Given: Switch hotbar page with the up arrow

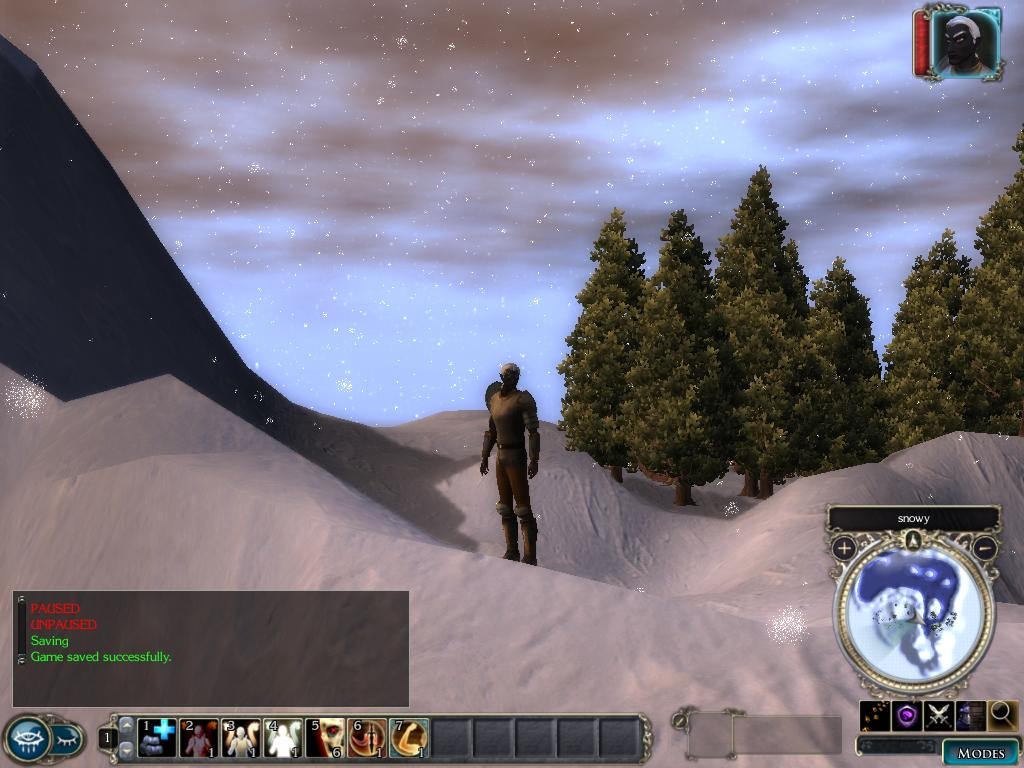Looking at the screenshot, I should pos(126,725).
